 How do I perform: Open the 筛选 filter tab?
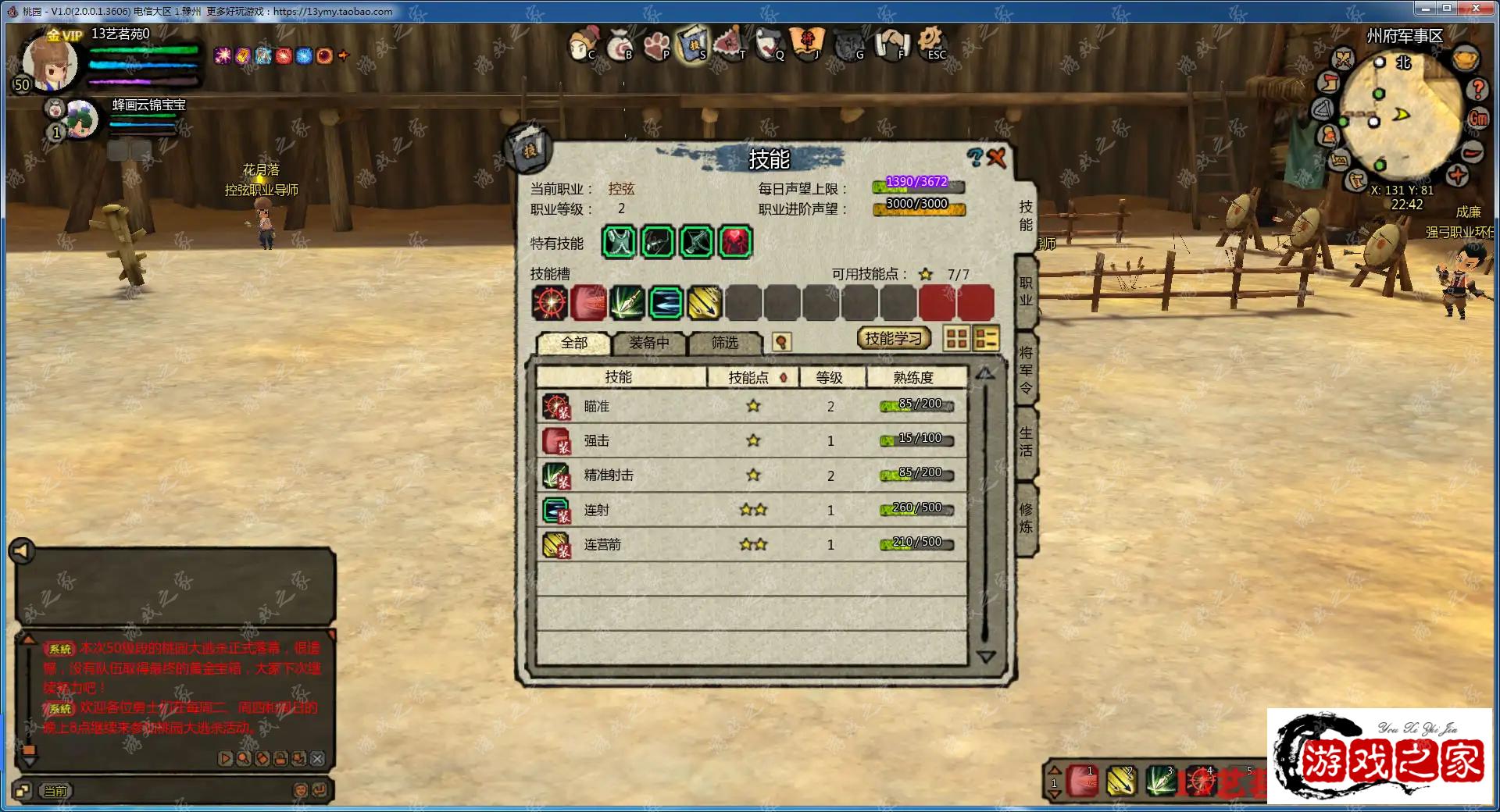[724, 343]
